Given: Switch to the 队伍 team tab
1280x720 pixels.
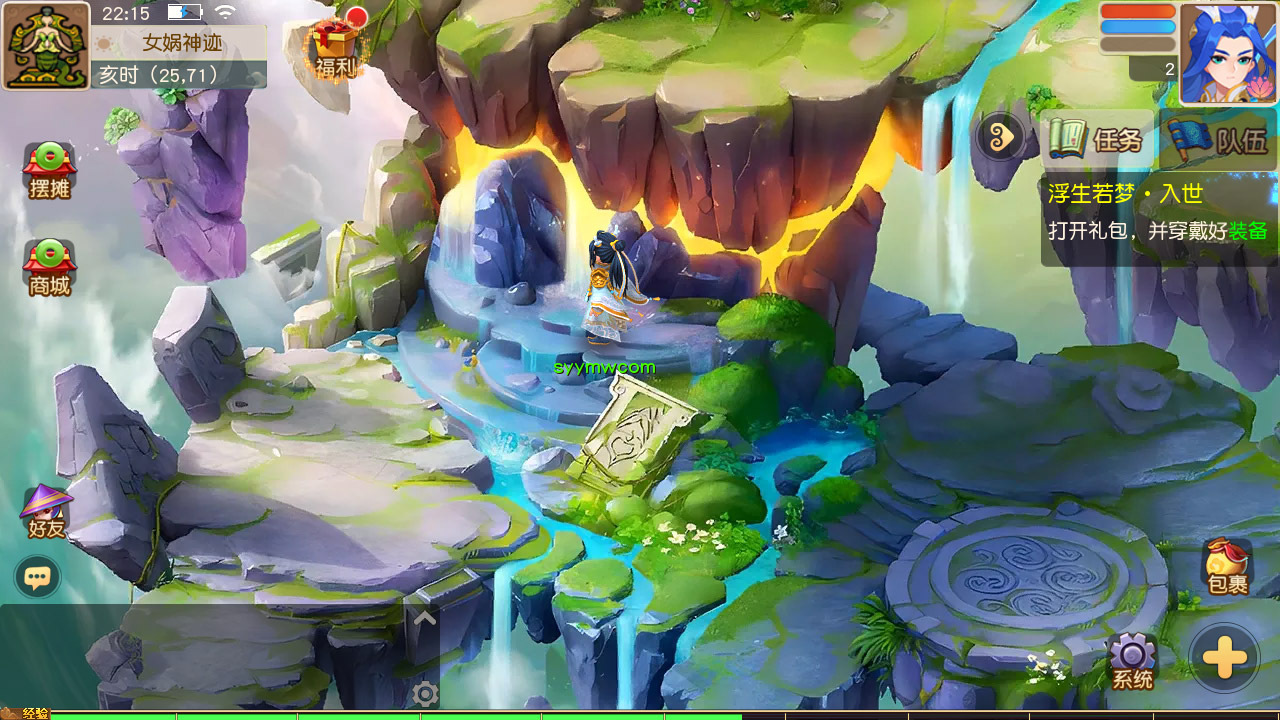Looking at the screenshot, I should (1221, 139).
